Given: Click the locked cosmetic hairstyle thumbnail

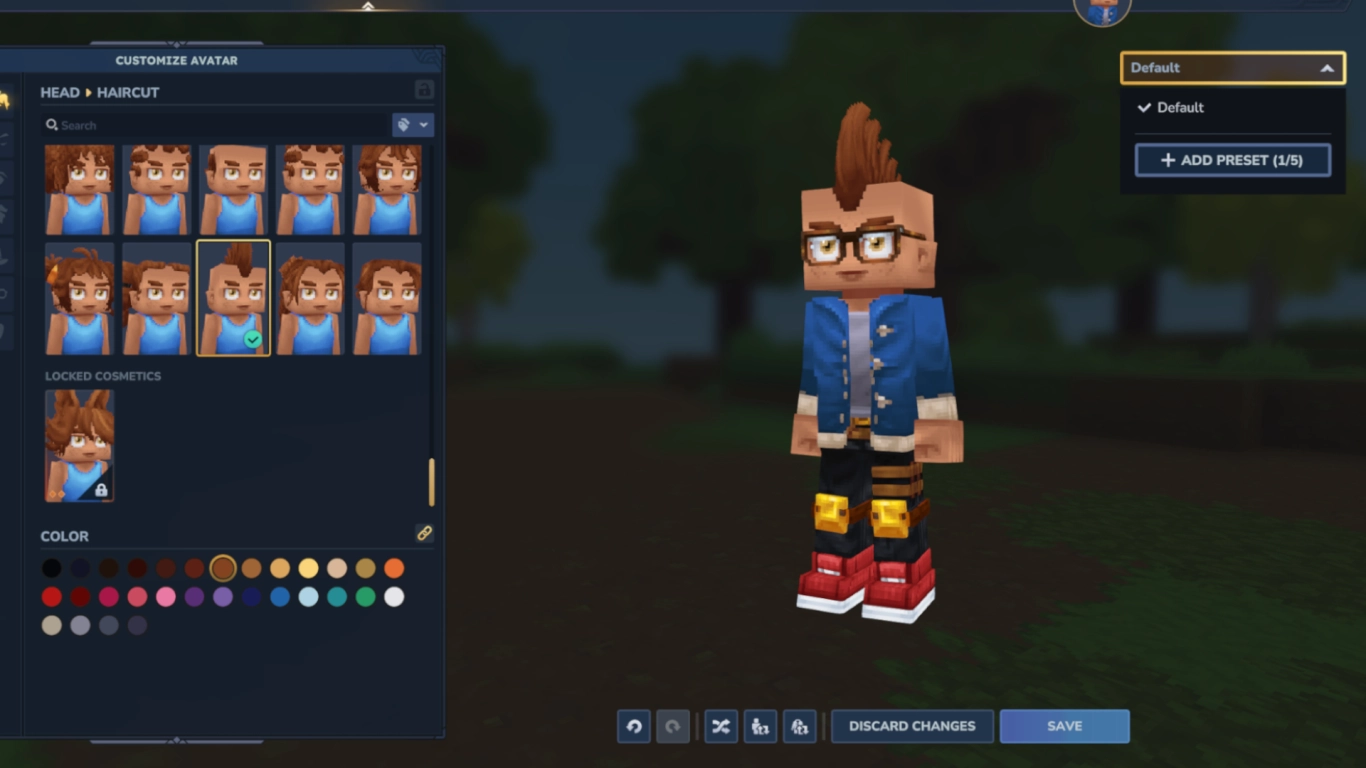Looking at the screenshot, I should [79, 446].
